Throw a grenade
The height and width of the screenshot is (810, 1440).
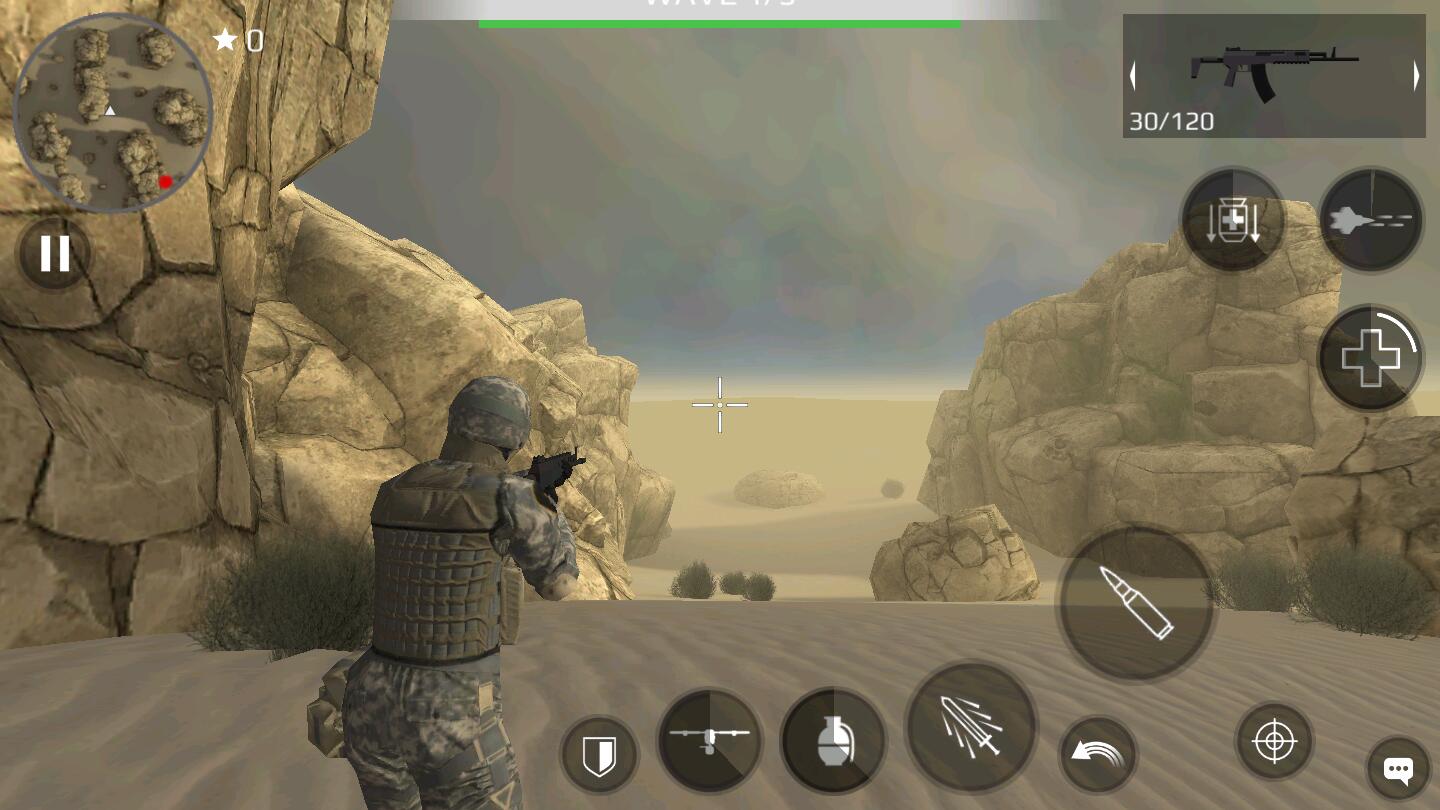point(832,741)
